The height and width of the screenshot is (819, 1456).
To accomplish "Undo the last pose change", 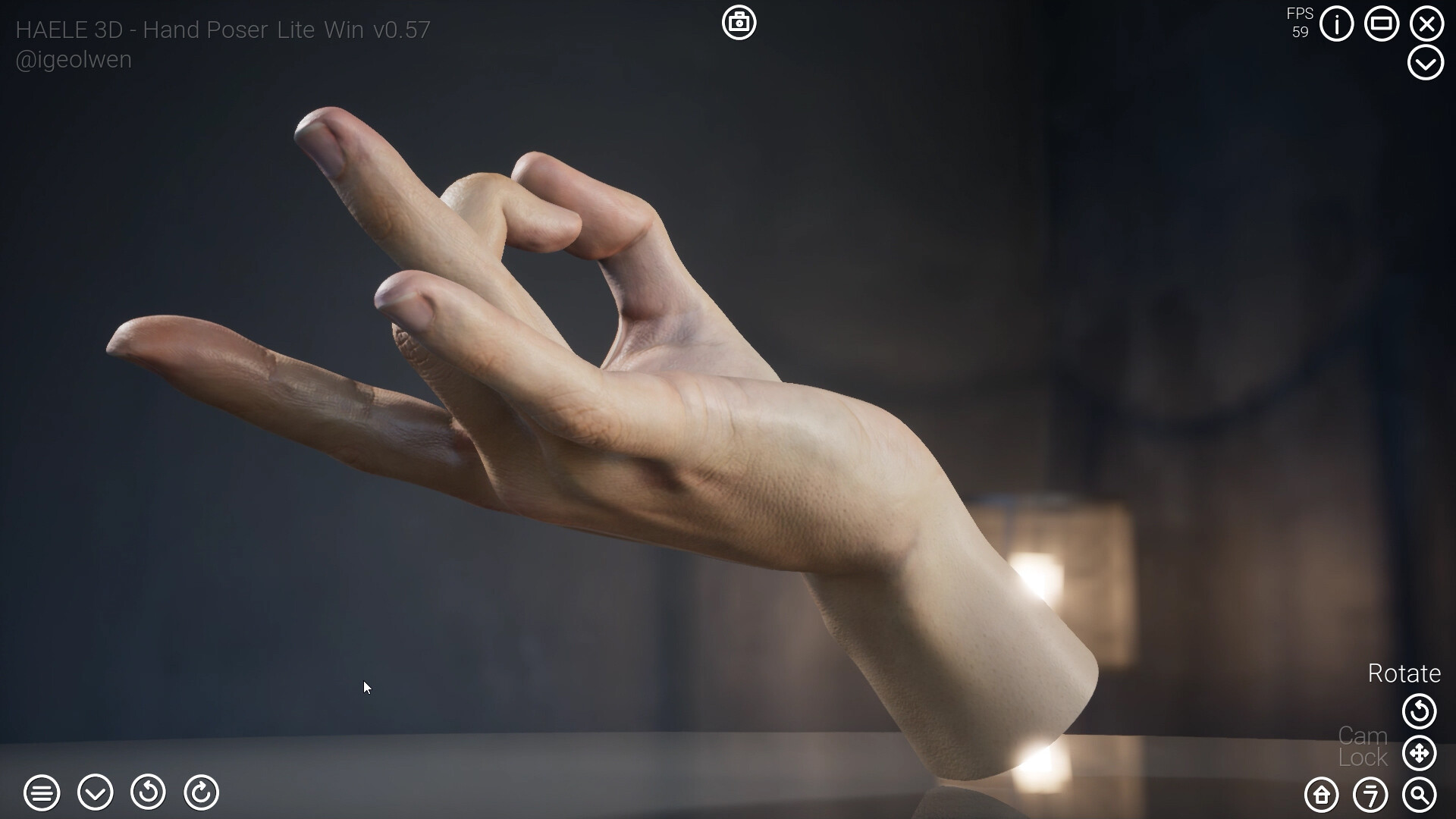I will pos(149,793).
